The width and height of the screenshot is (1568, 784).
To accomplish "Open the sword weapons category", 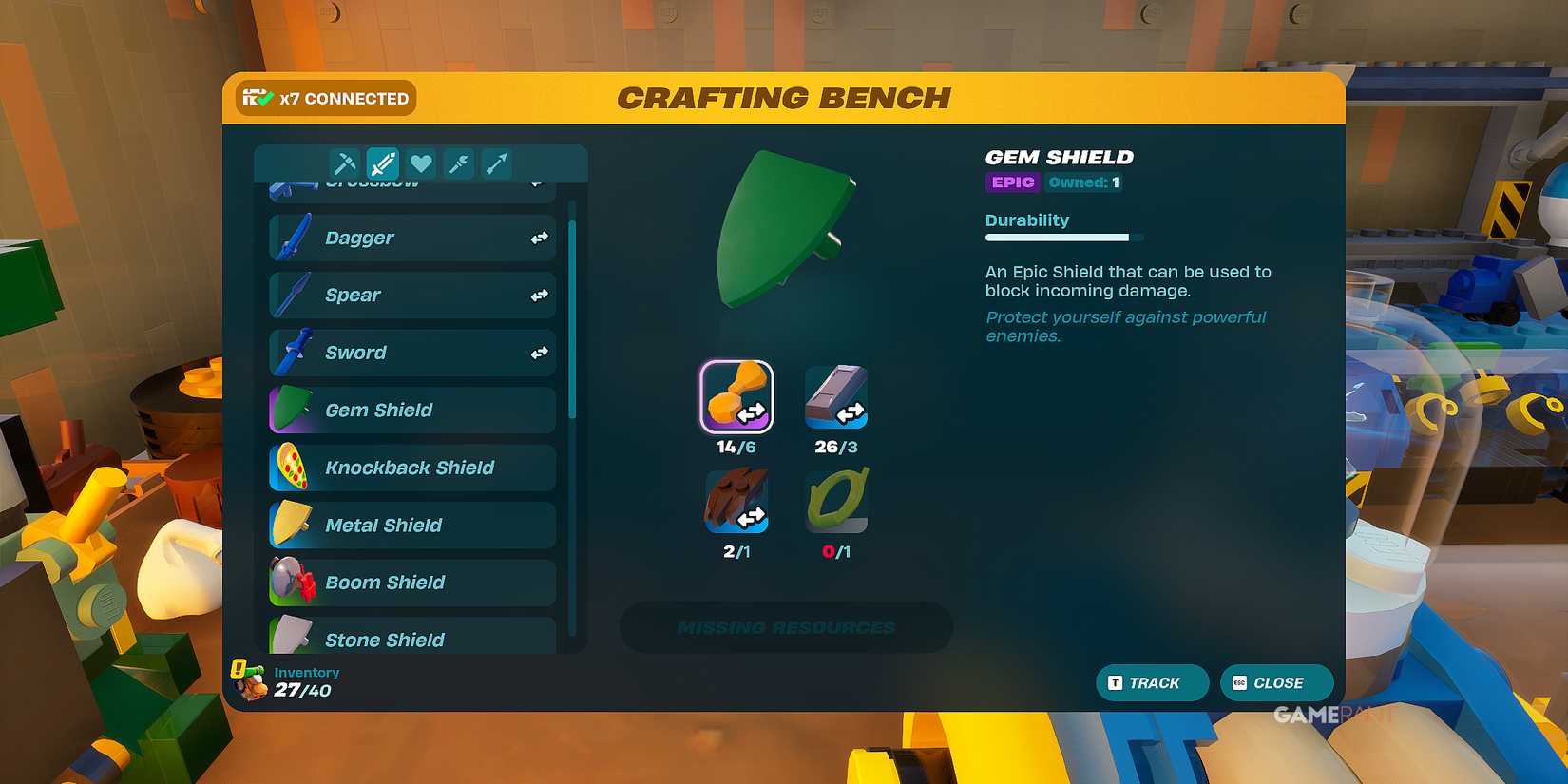I will 383,163.
